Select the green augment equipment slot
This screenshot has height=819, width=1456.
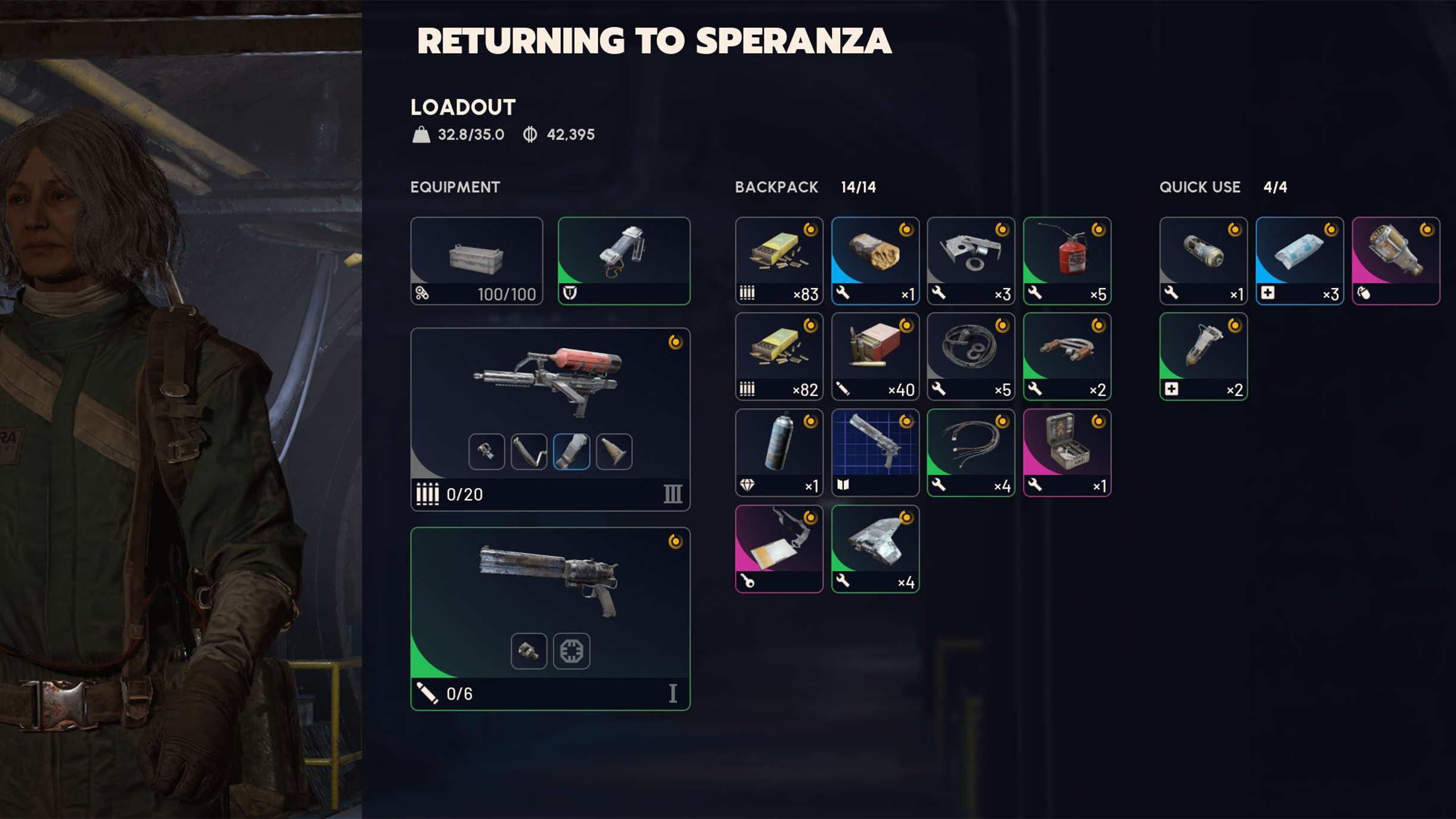(x=624, y=261)
